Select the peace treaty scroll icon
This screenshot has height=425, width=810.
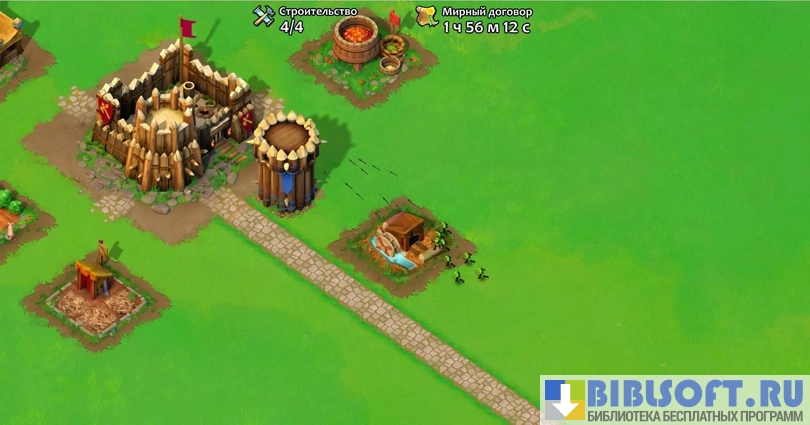pyautogui.click(x=427, y=17)
